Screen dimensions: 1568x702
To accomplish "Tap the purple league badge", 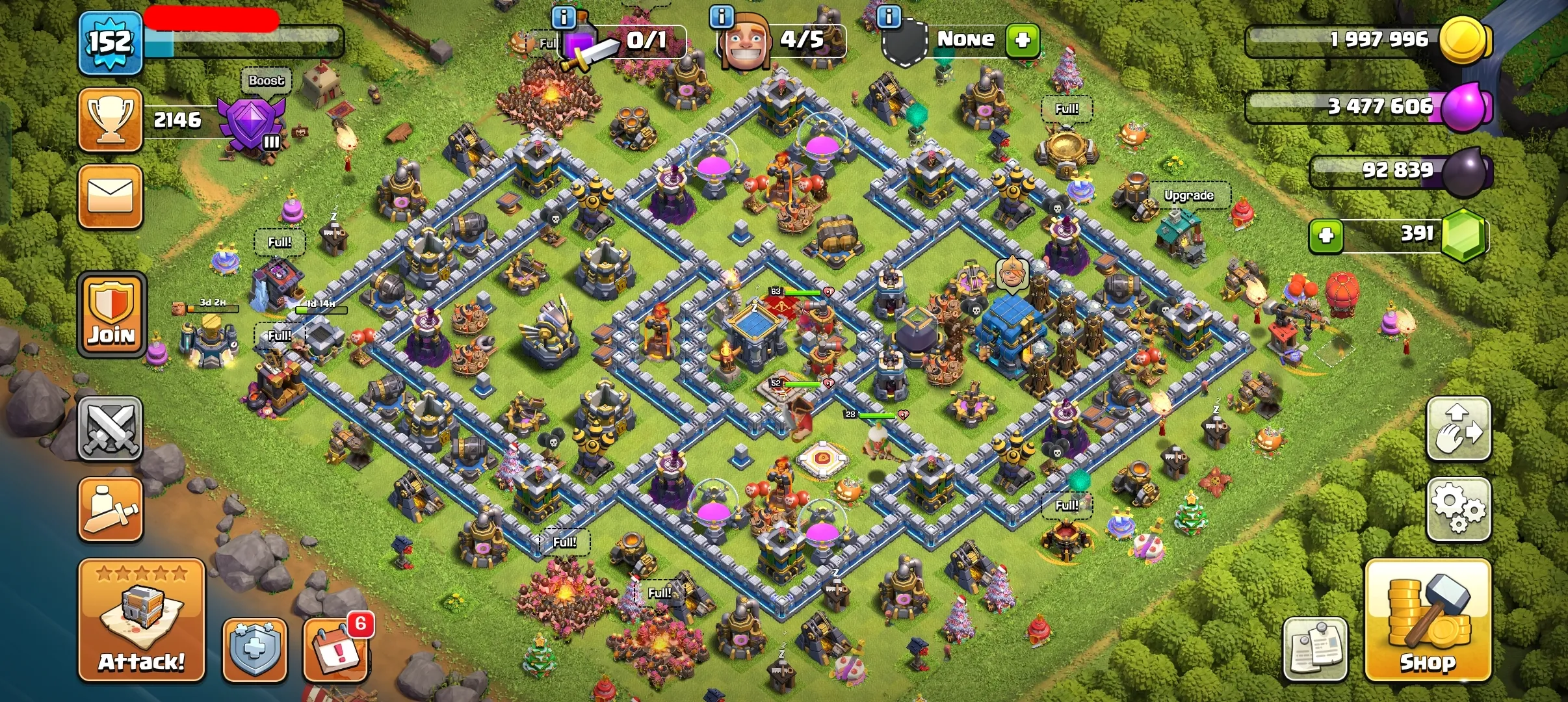I will [x=251, y=123].
